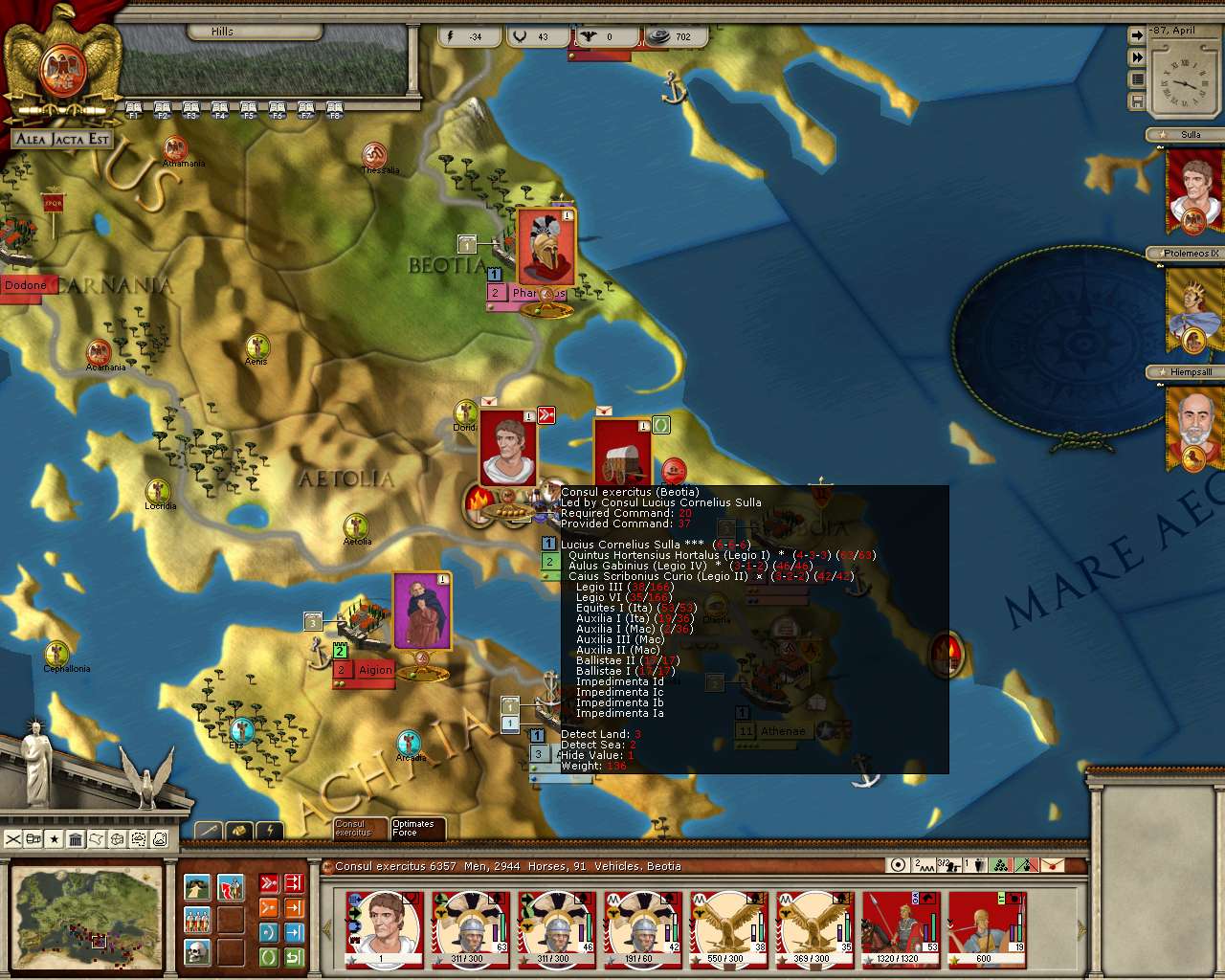Set the red assault posture button
The image size is (1225, 980).
269,882
